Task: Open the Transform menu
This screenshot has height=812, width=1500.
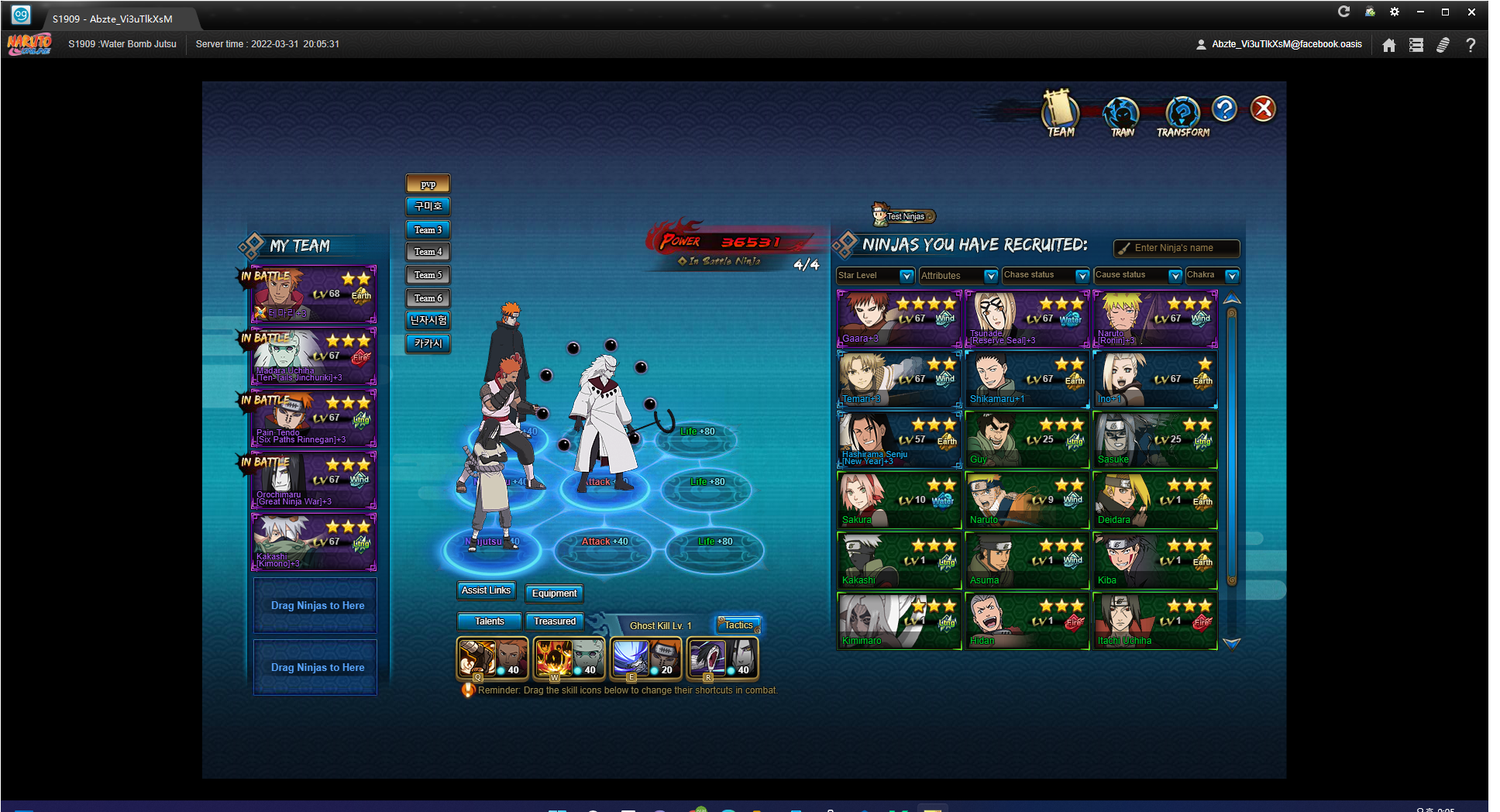Action: [1182, 116]
